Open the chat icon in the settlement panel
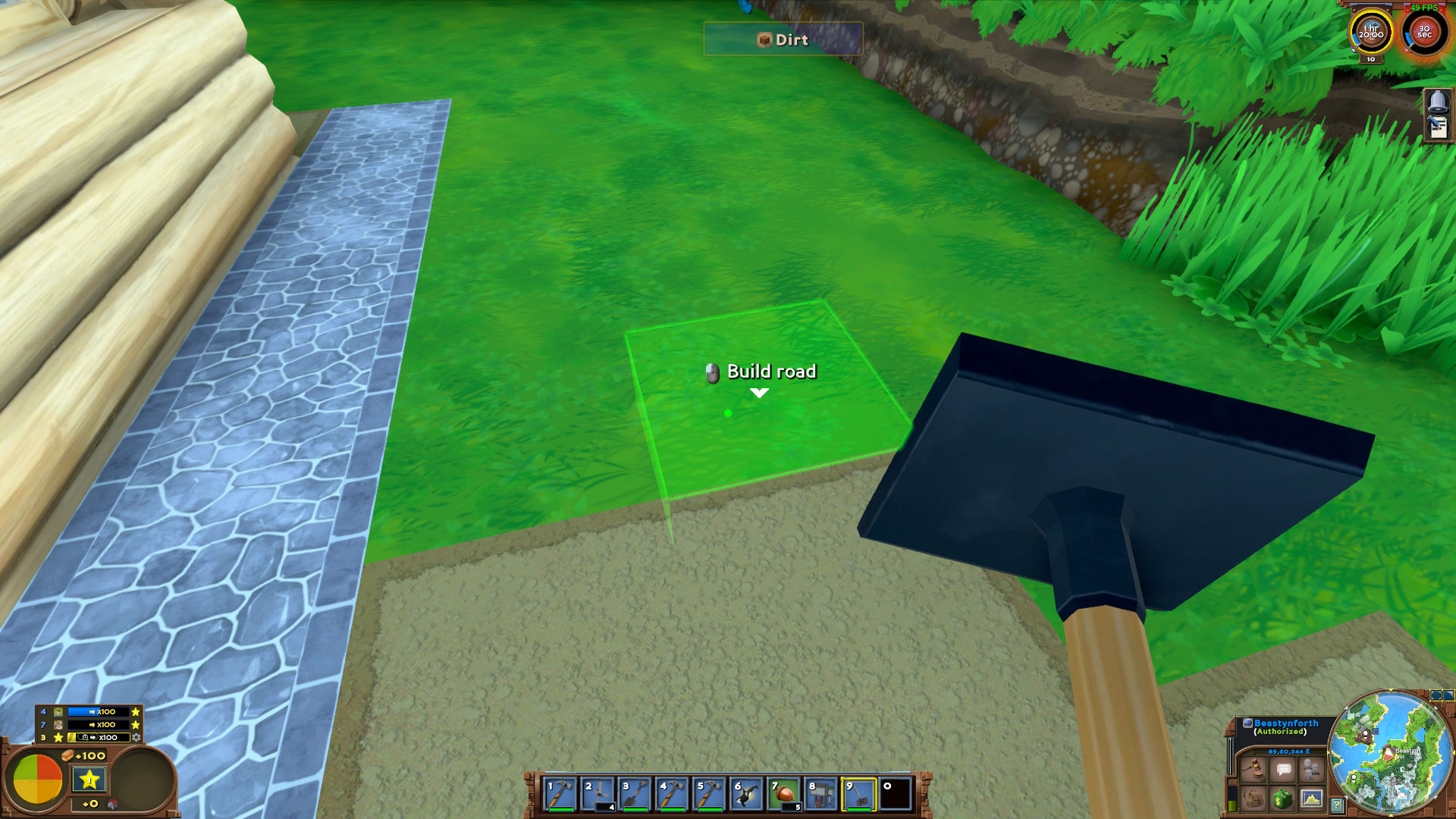Screen dimensions: 1456x819 (1284, 770)
